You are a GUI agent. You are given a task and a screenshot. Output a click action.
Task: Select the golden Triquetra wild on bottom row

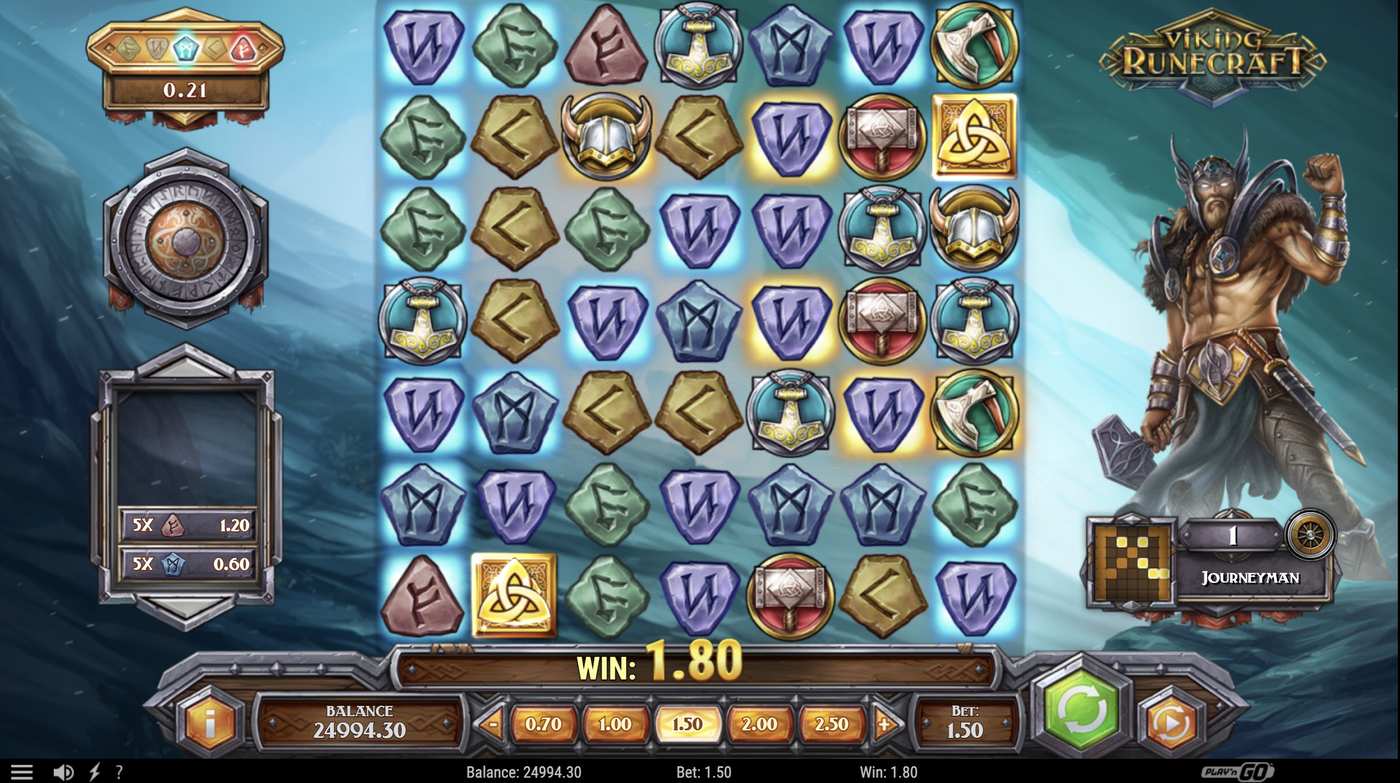[x=516, y=592]
